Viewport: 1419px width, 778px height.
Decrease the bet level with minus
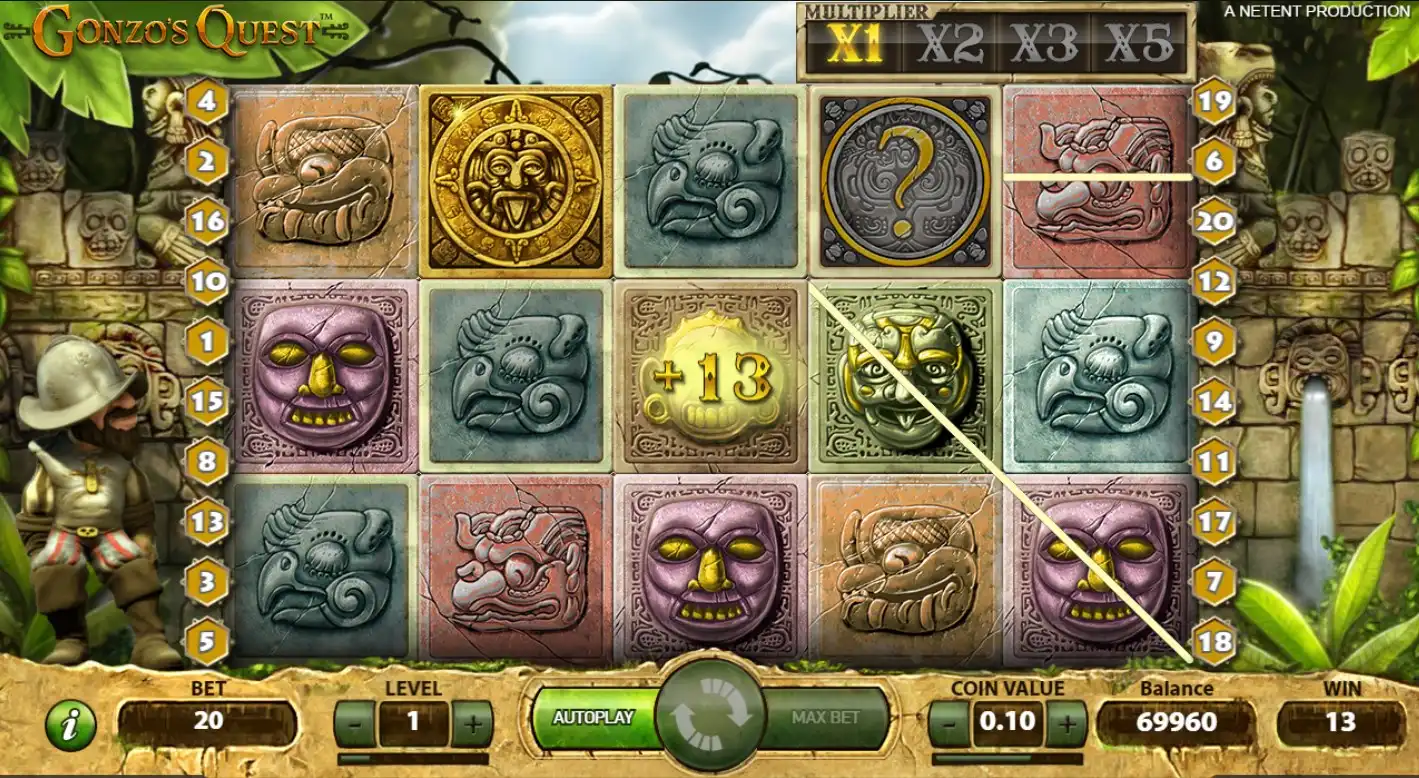pos(353,720)
